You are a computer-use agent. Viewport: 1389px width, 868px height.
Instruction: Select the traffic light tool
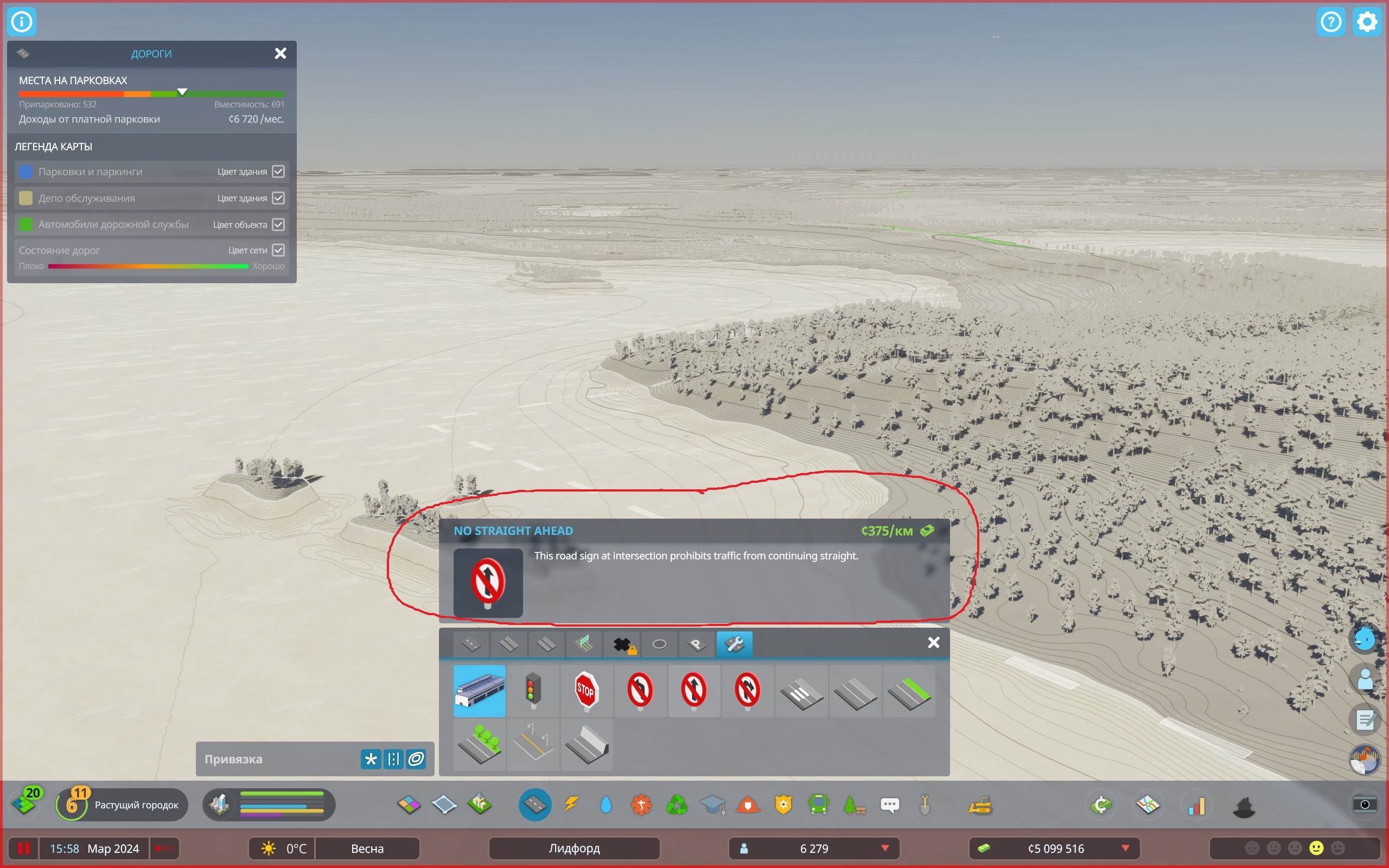pos(533,691)
